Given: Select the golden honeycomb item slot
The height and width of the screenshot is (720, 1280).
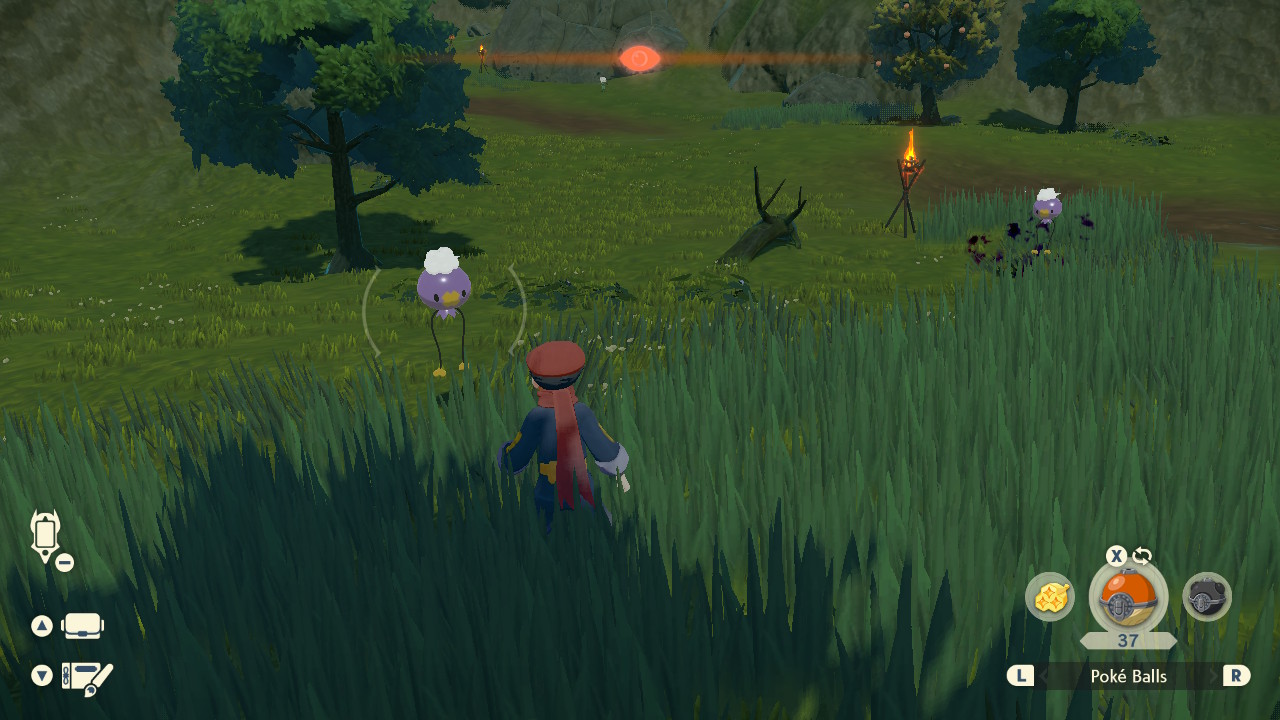Looking at the screenshot, I should point(1050,598).
